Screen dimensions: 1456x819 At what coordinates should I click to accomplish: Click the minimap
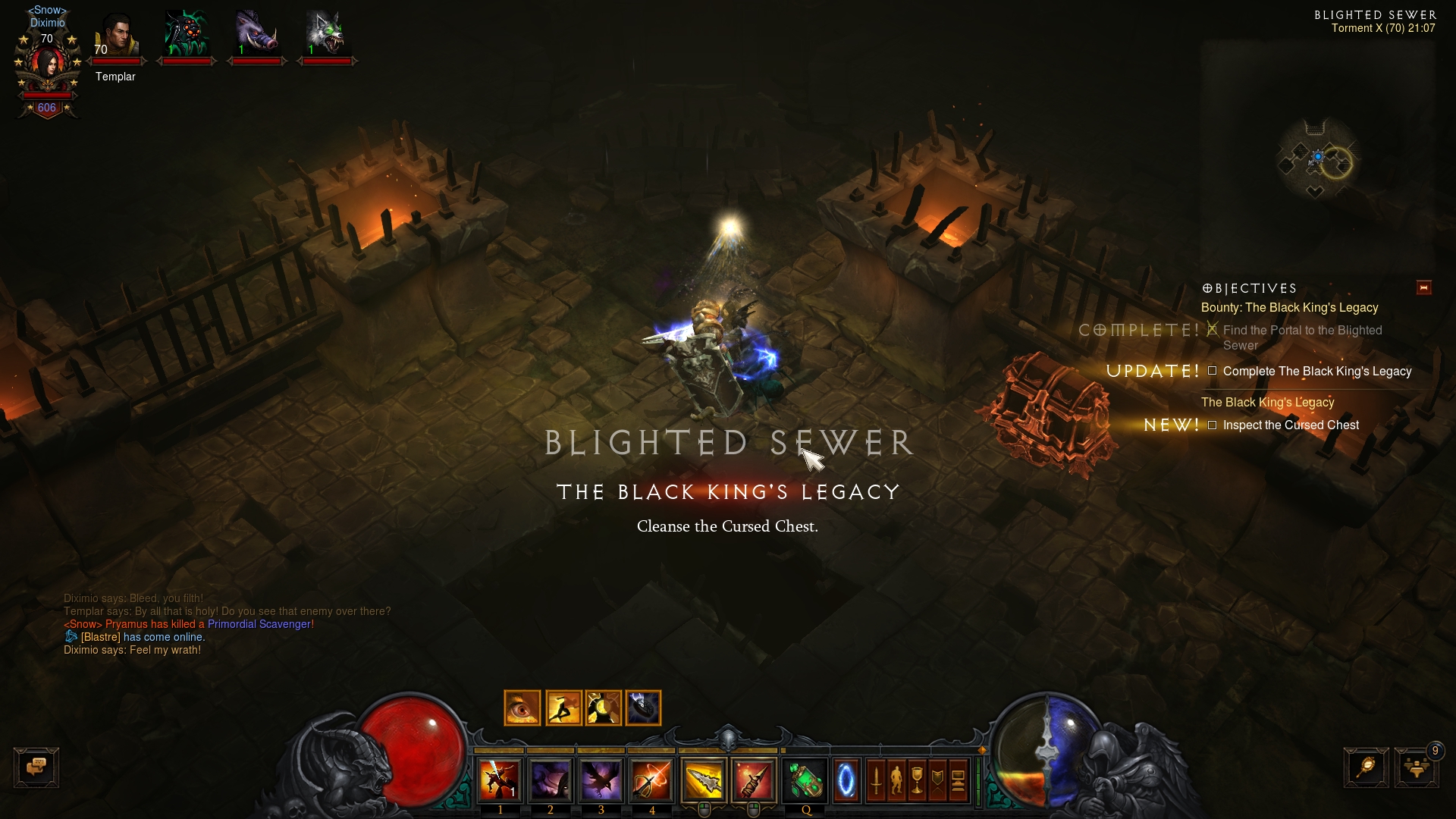[1317, 159]
